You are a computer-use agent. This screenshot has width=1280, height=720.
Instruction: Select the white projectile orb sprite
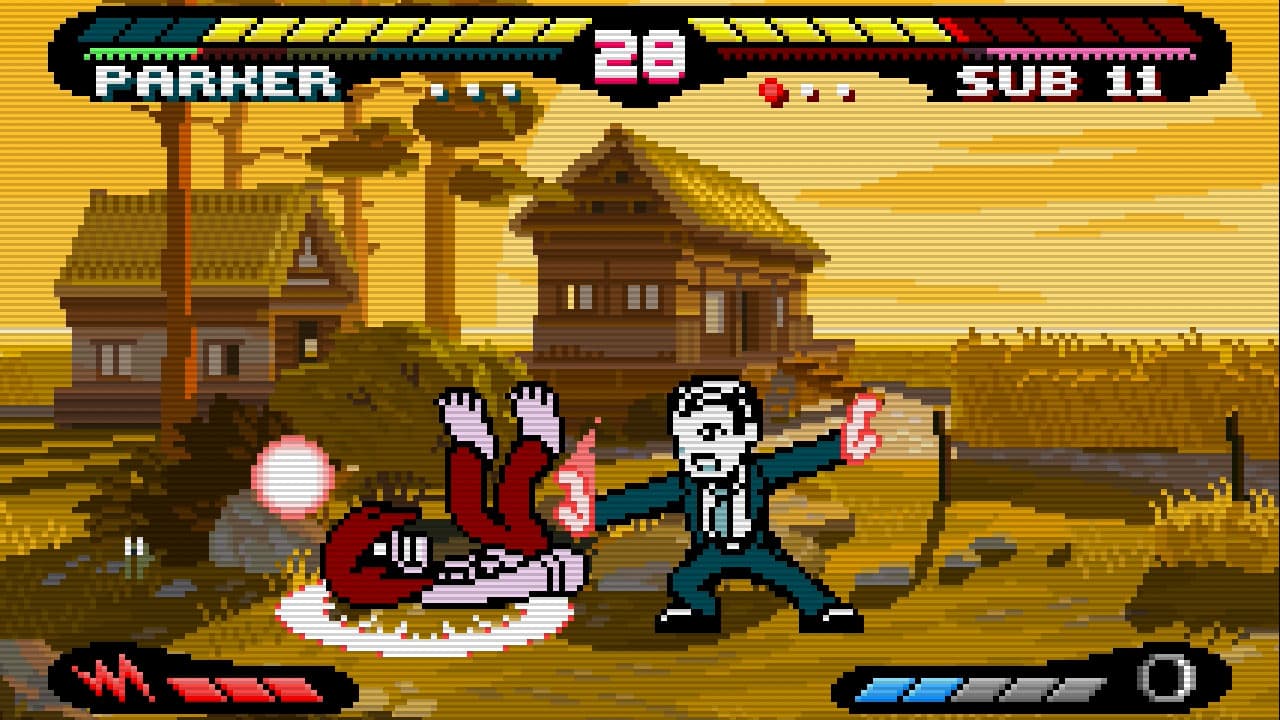click(292, 477)
